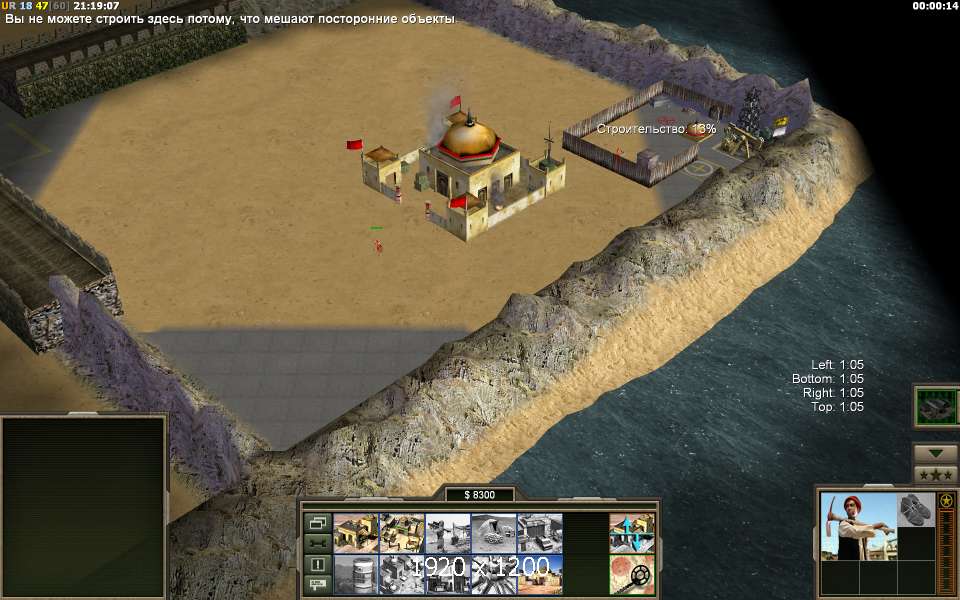Click the gold star rank icon
The height and width of the screenshot is (600, 960).
(x=946, y=499)
